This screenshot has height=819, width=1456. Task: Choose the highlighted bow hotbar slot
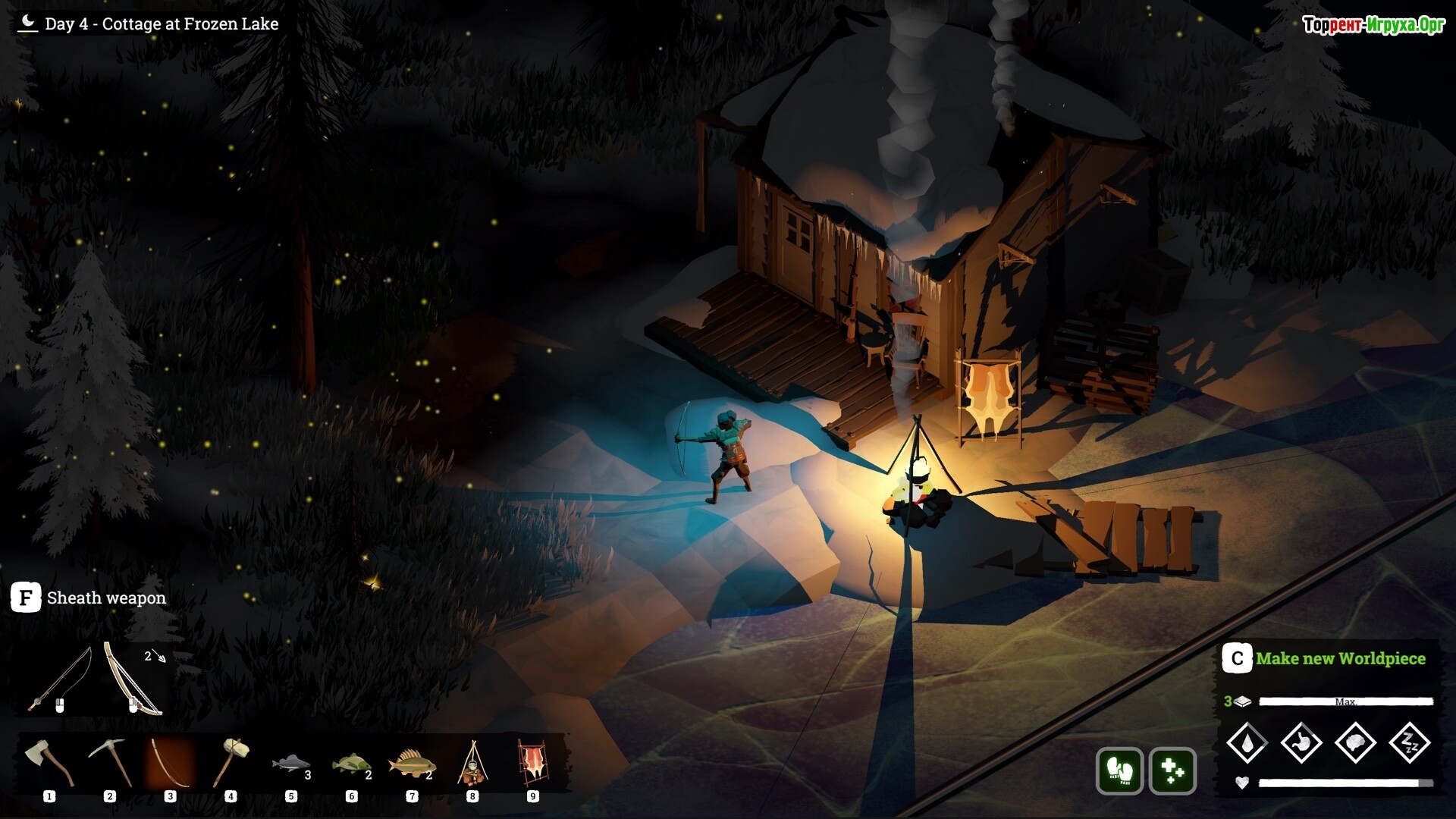click(x=170, y=762)
